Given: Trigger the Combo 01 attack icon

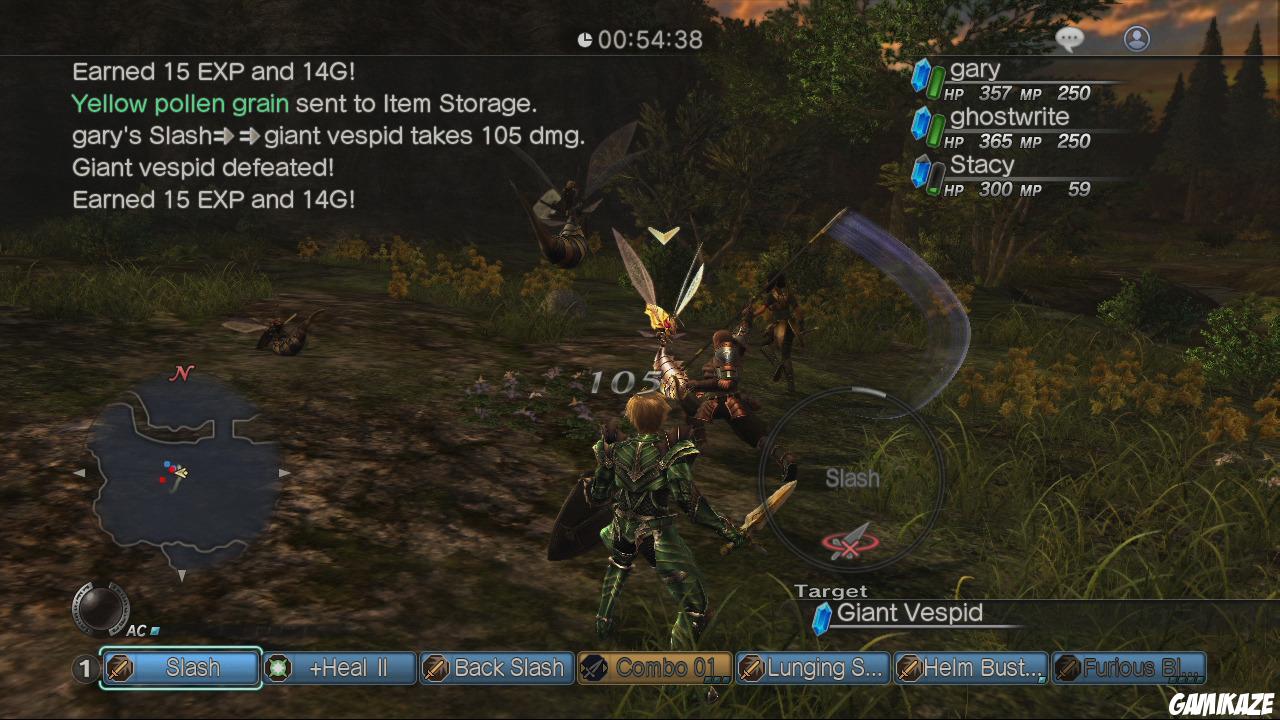Looking at the screenshot, I should coord(591,667).
